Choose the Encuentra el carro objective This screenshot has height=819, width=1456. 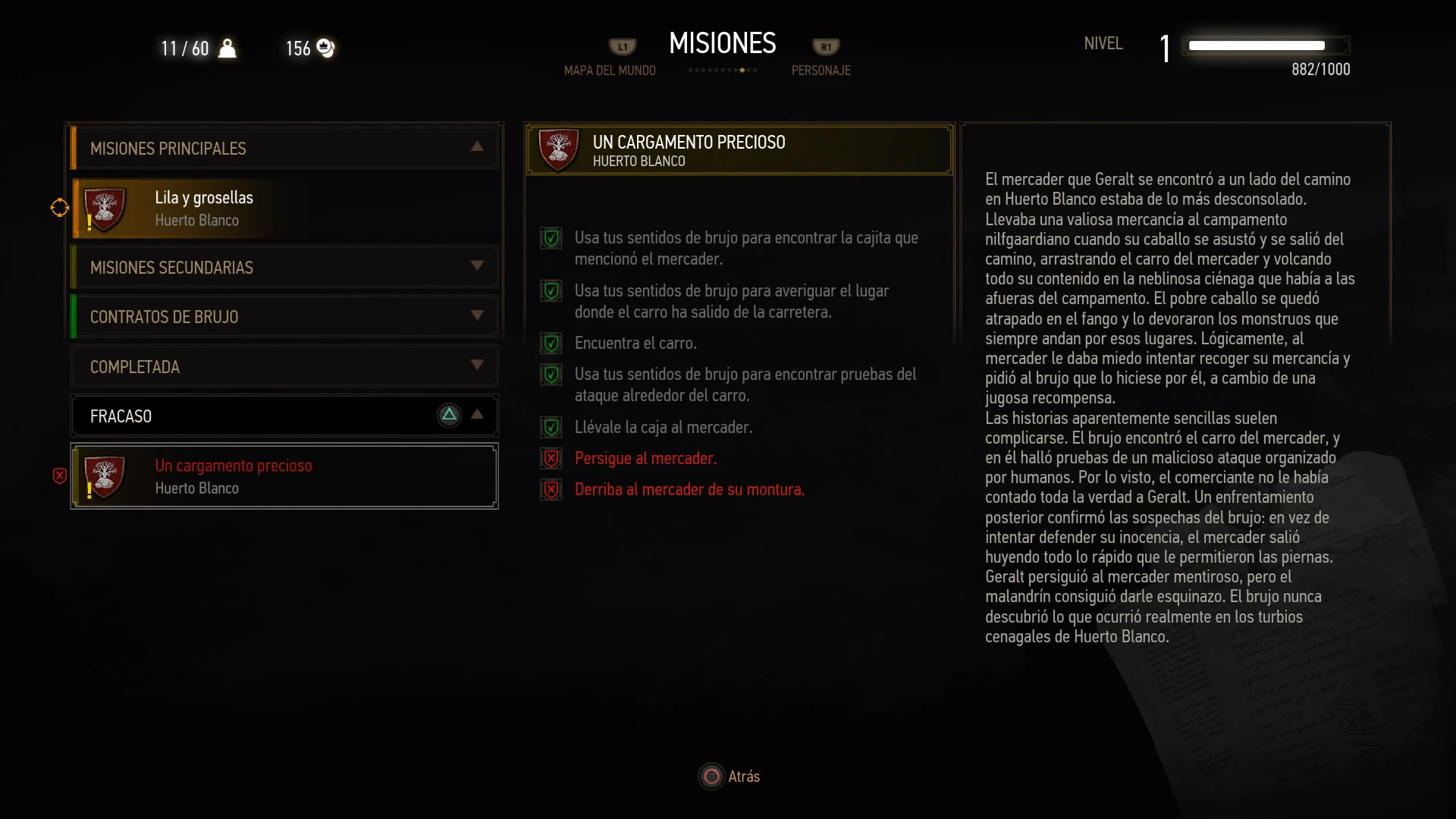(635, 343)
